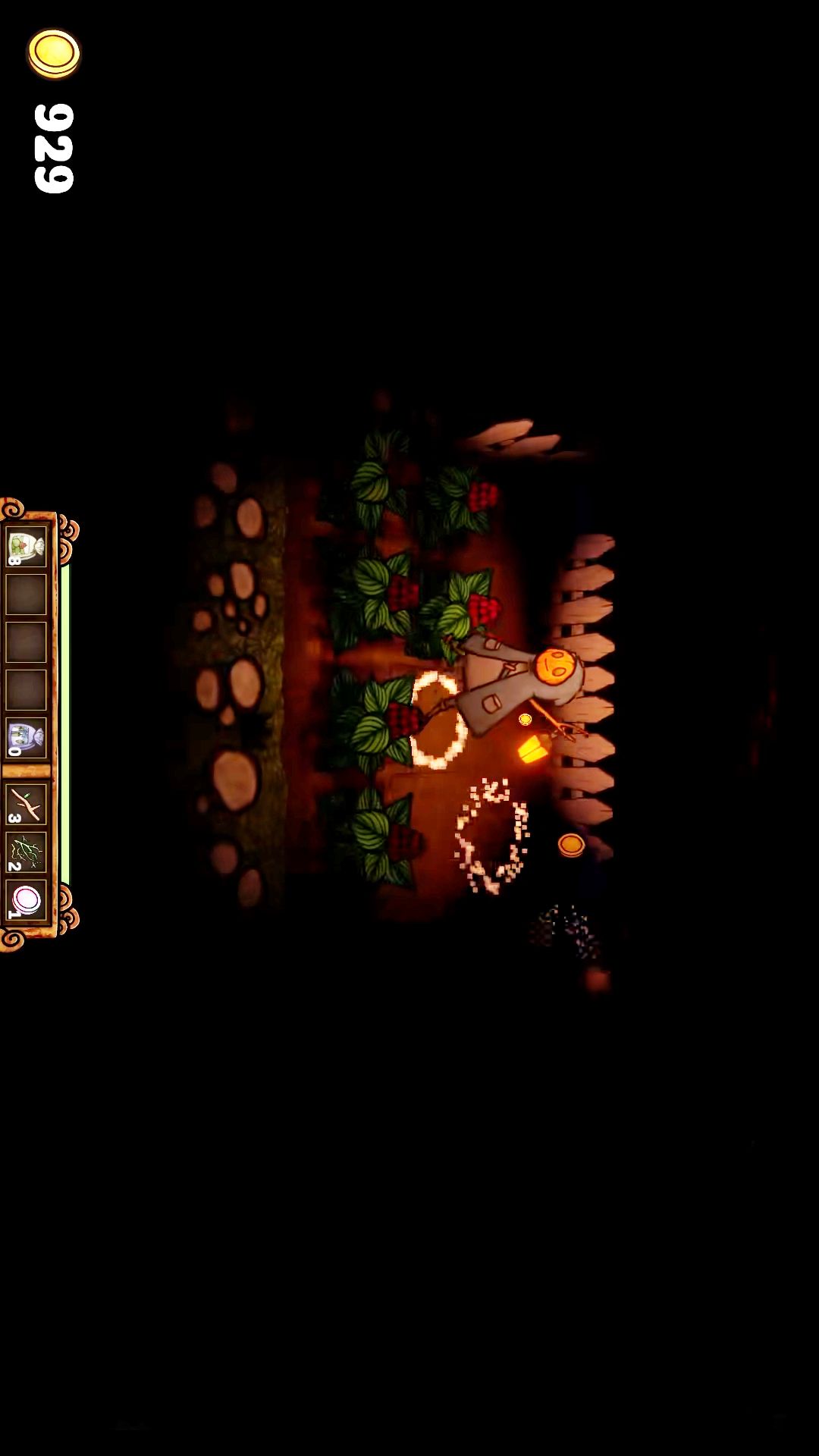Select the purple seed bag slot
The height and width of the screenshot is (1456, 819).
pyautogui.click(x=26, y=738)
